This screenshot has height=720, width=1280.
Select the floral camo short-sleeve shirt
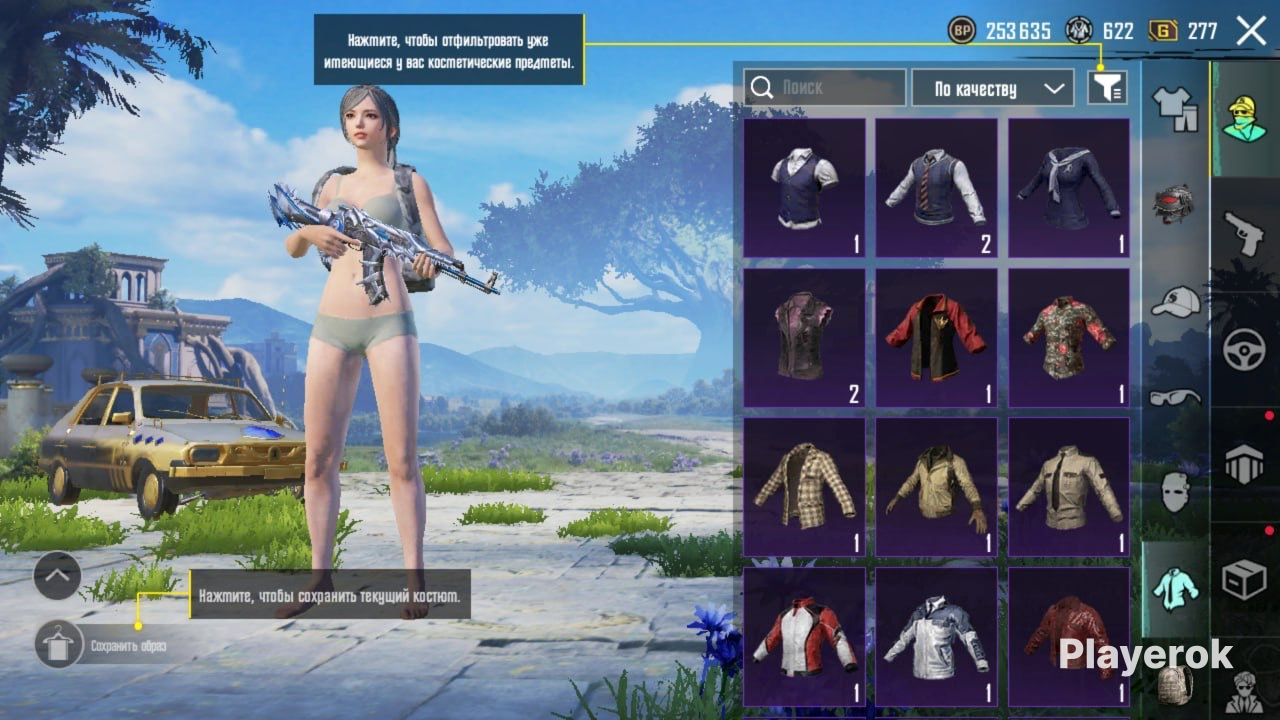pyautogui.click(x=1068, y=338)
